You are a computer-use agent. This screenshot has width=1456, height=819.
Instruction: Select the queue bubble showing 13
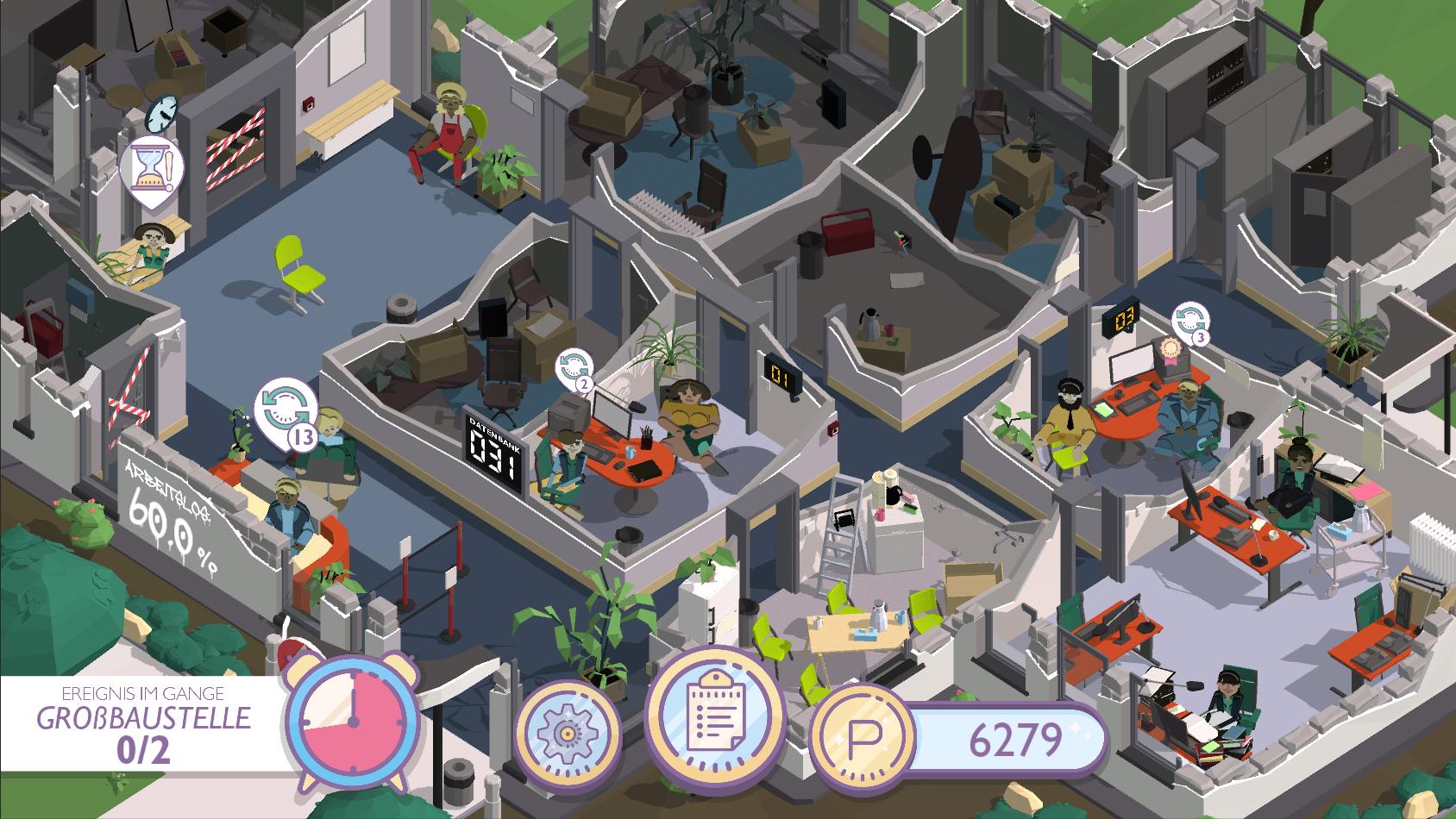pos(286,412)
